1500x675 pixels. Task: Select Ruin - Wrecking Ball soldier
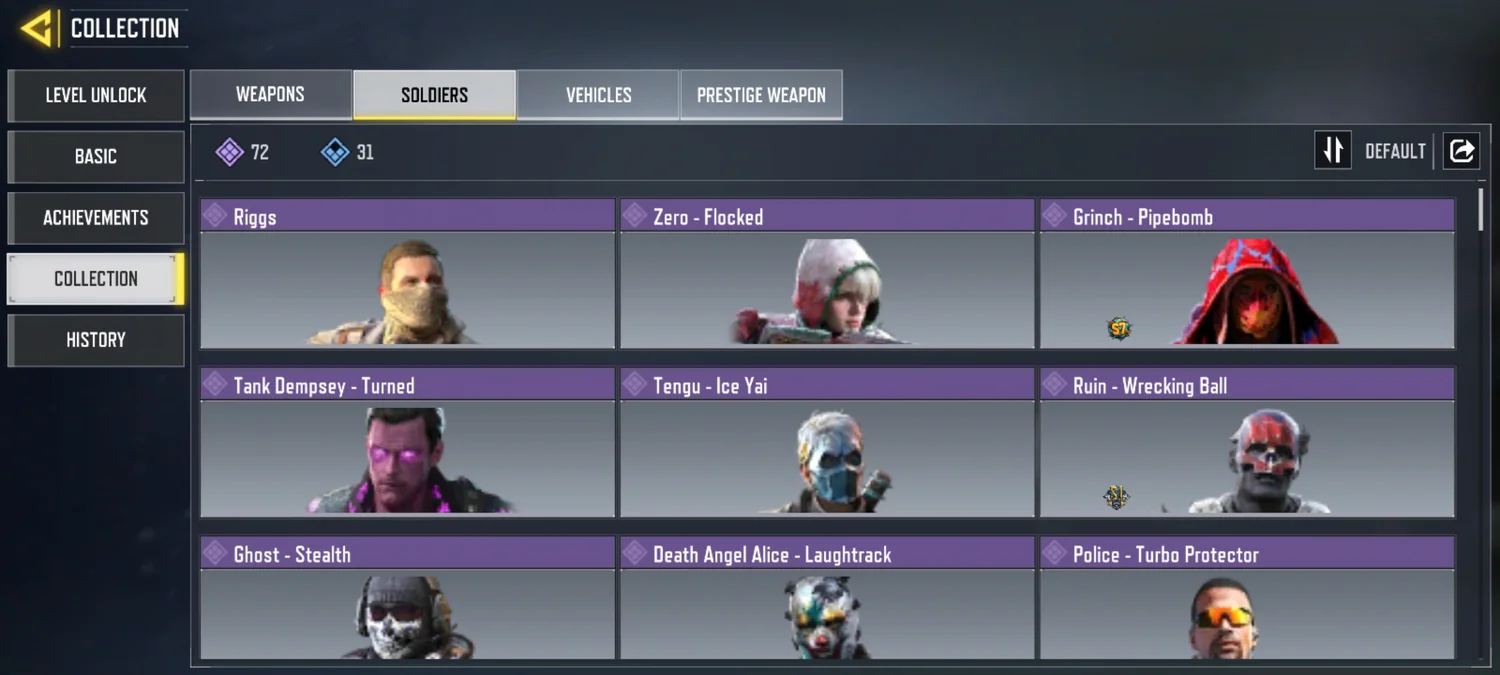pos(1247,443)
